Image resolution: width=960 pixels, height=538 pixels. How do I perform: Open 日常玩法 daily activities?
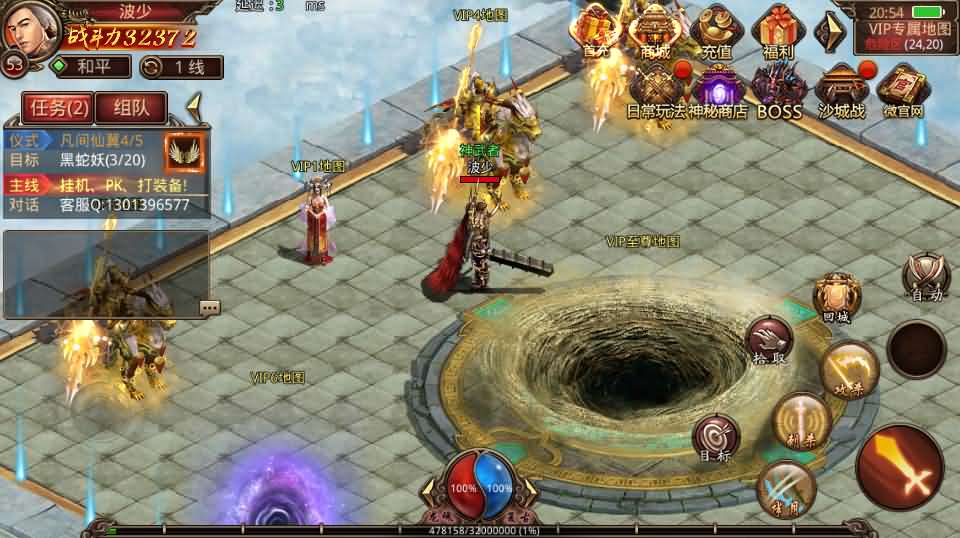click(656, 90)
